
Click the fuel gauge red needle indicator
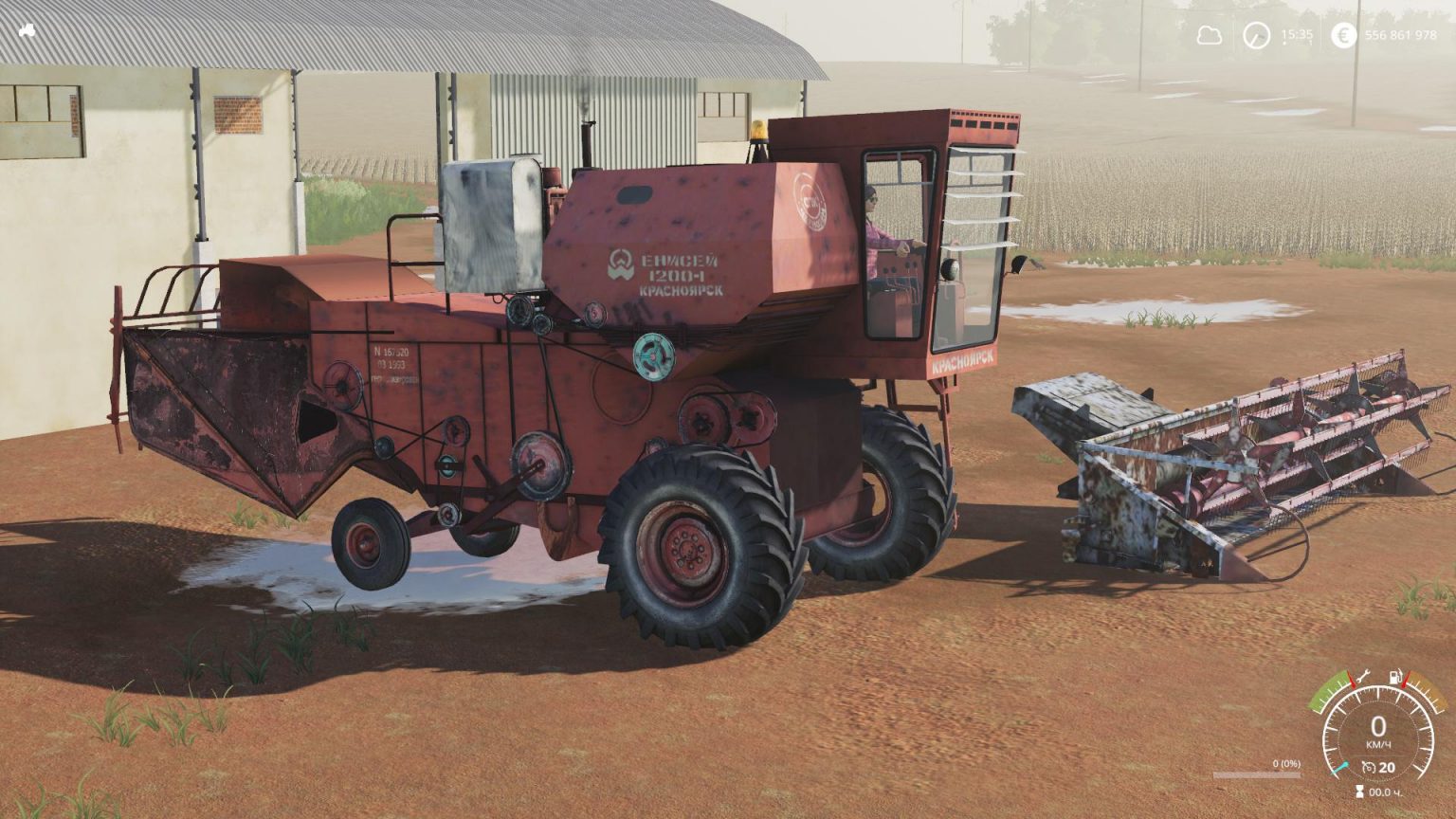coord(1404,680)
